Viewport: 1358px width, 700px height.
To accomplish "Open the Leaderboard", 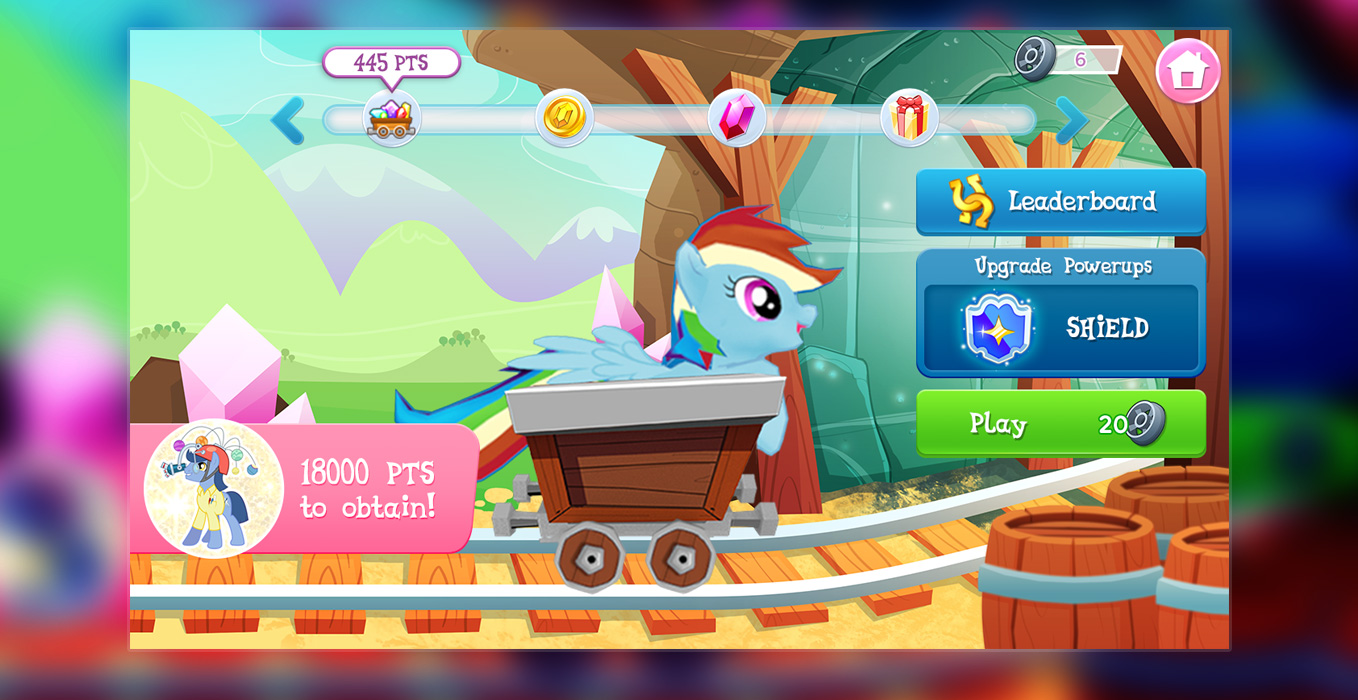I will click(1060, 201).
